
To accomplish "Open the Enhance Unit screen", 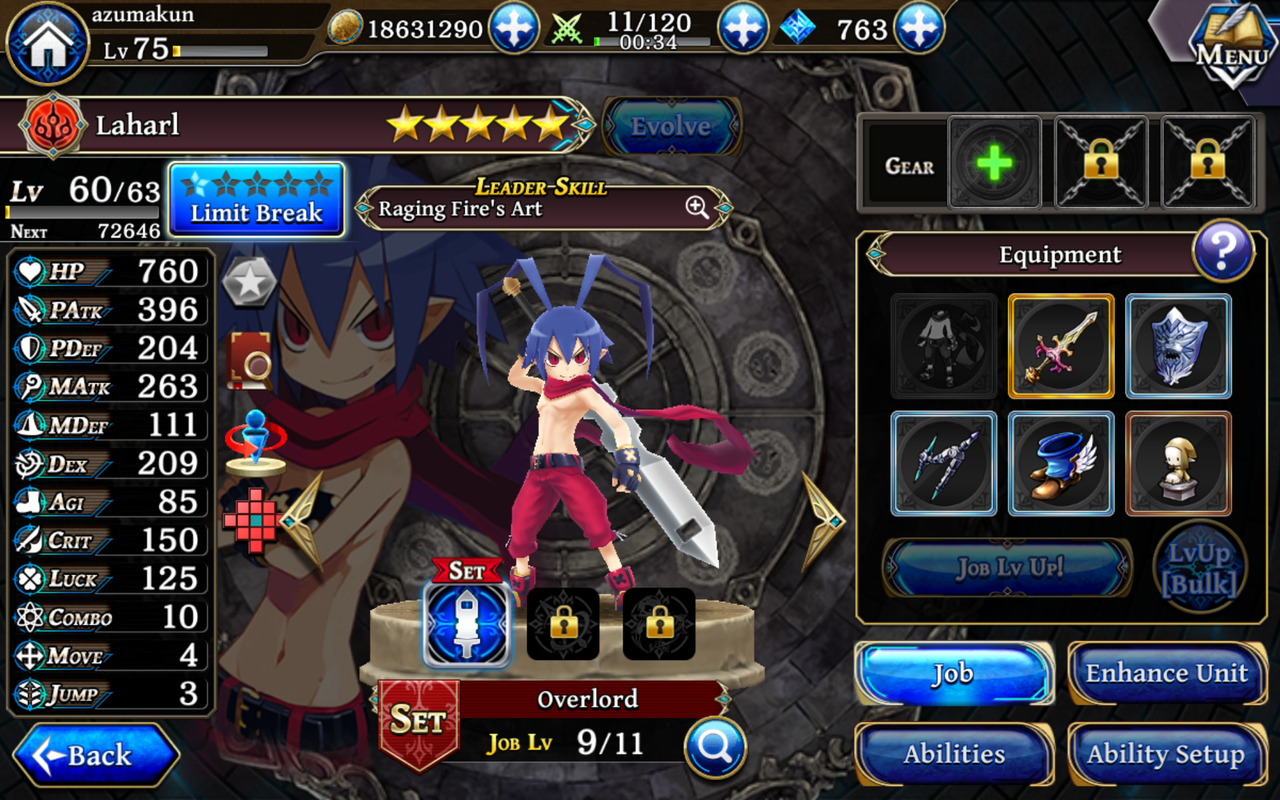I will click(1166, 673).
